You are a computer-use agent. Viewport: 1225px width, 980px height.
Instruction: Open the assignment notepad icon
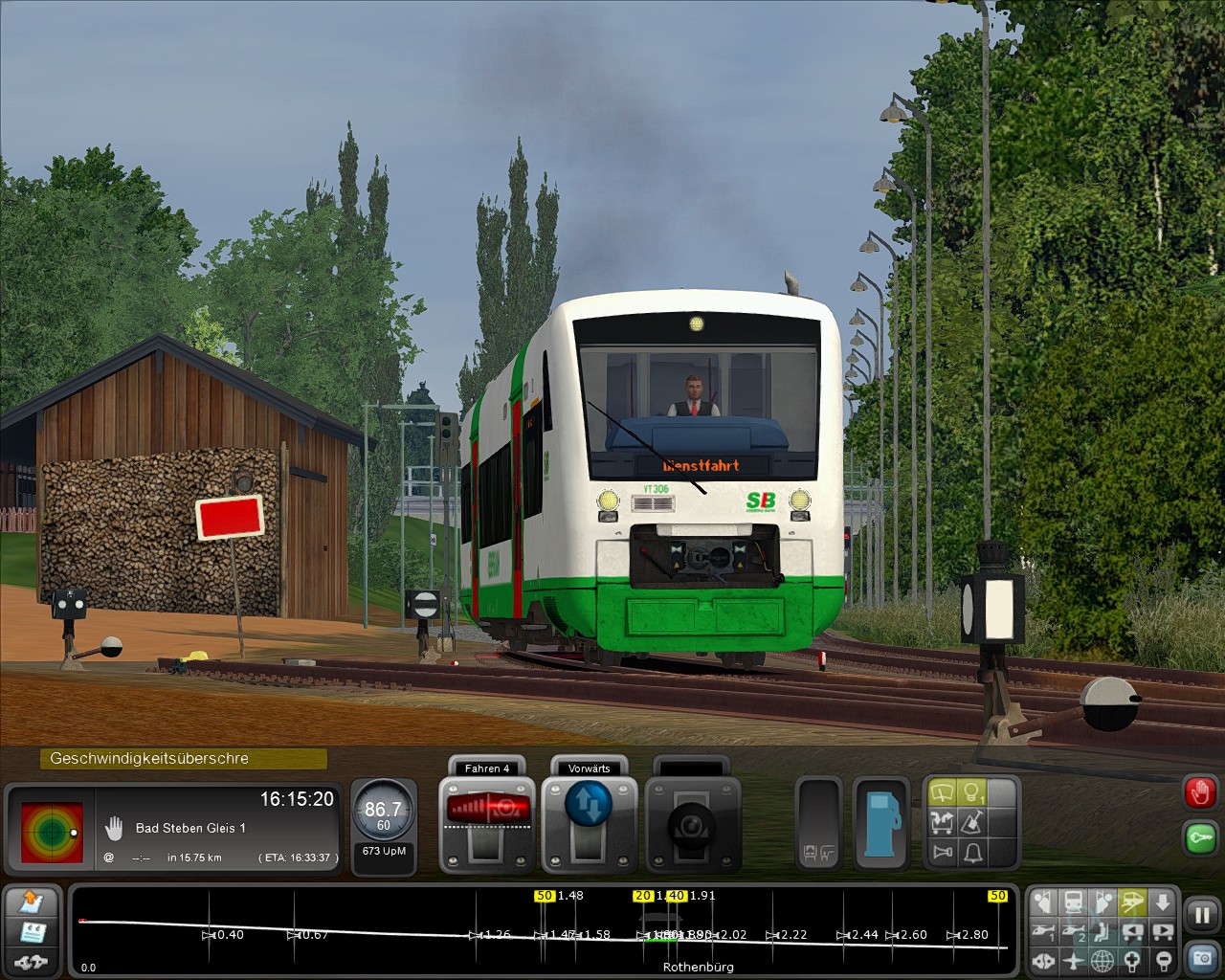33,931
